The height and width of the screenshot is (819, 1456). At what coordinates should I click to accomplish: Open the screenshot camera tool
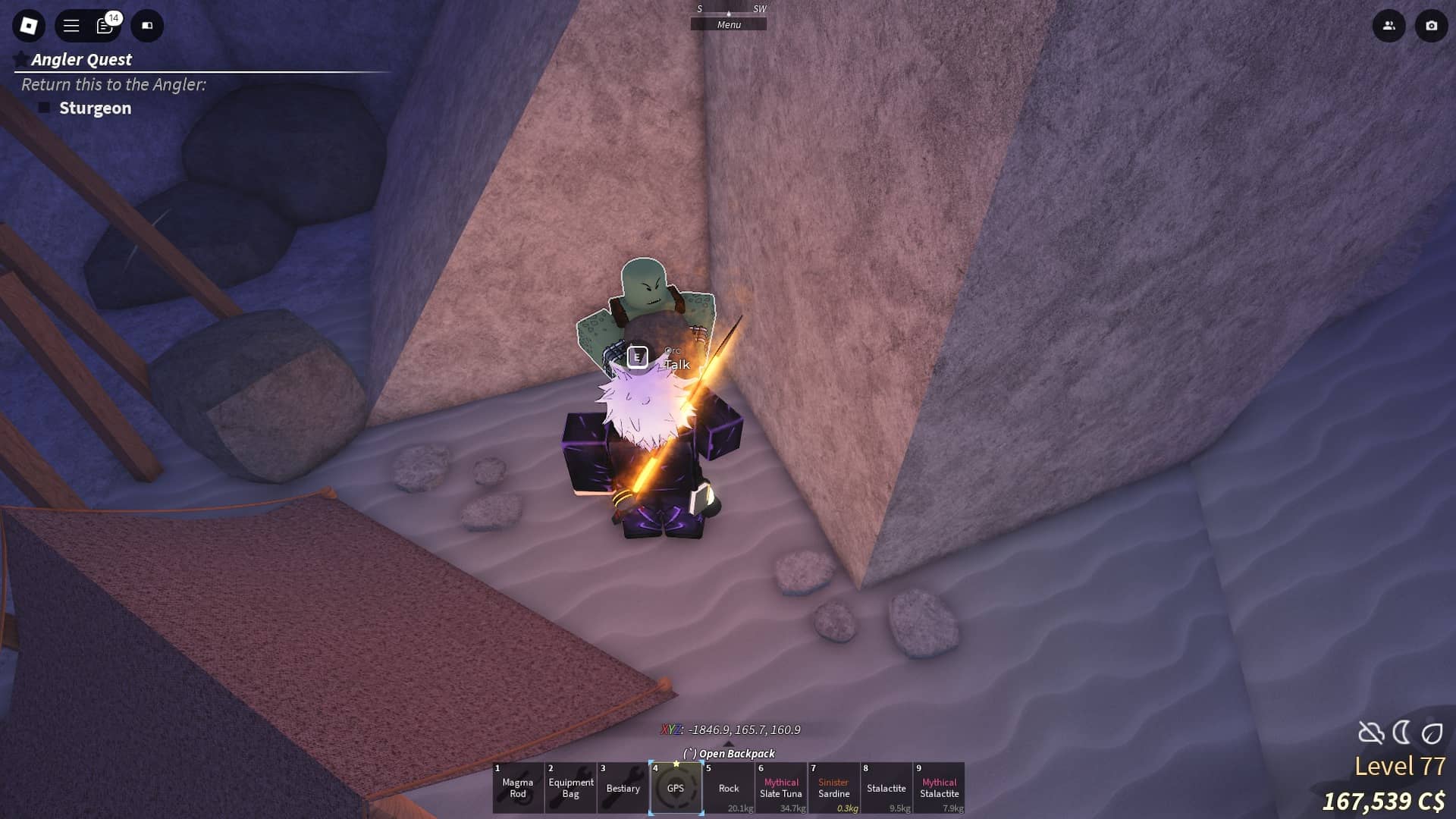coord(1432,26)
